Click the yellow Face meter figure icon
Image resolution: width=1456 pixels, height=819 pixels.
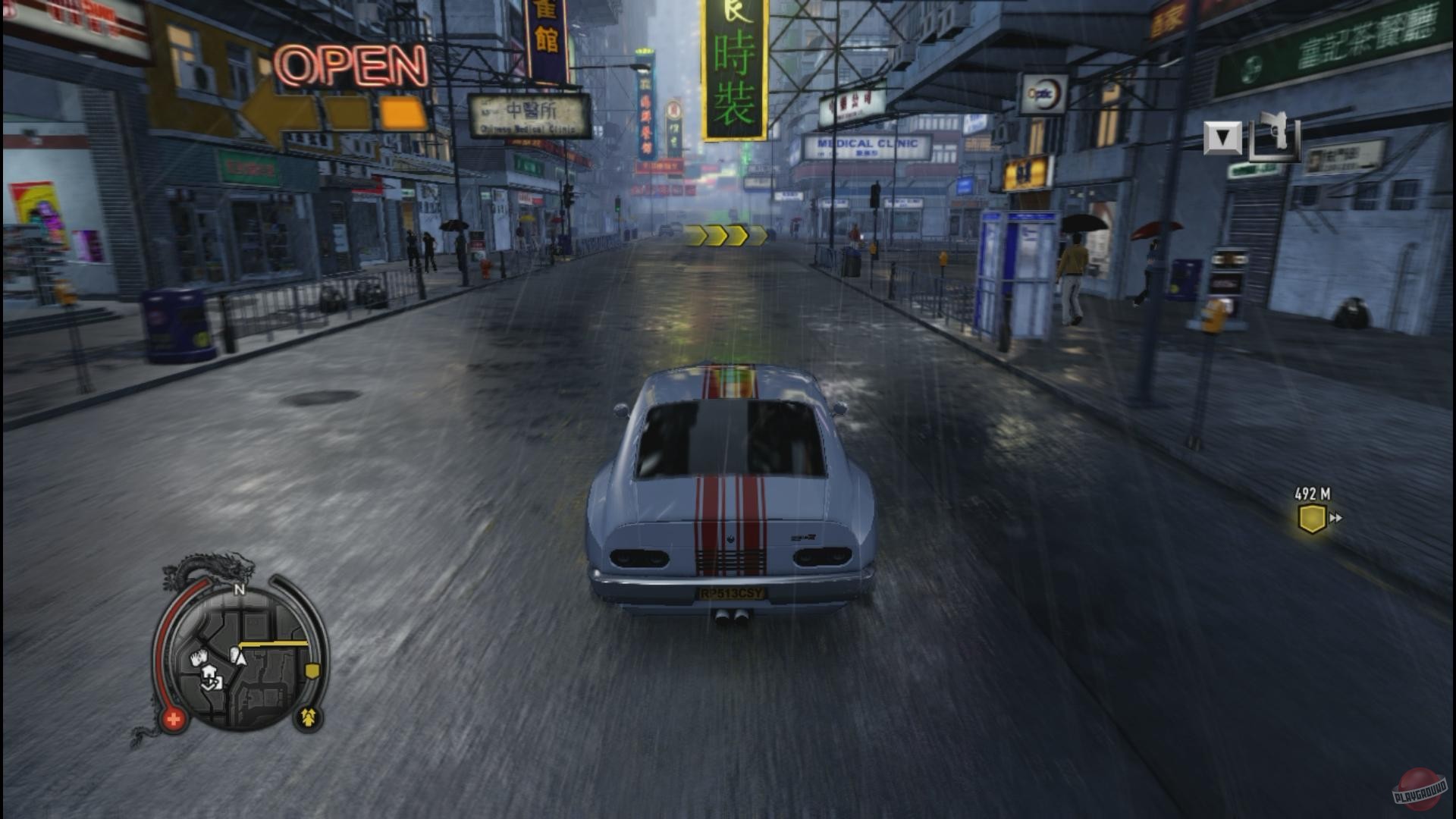click(308, 717)
